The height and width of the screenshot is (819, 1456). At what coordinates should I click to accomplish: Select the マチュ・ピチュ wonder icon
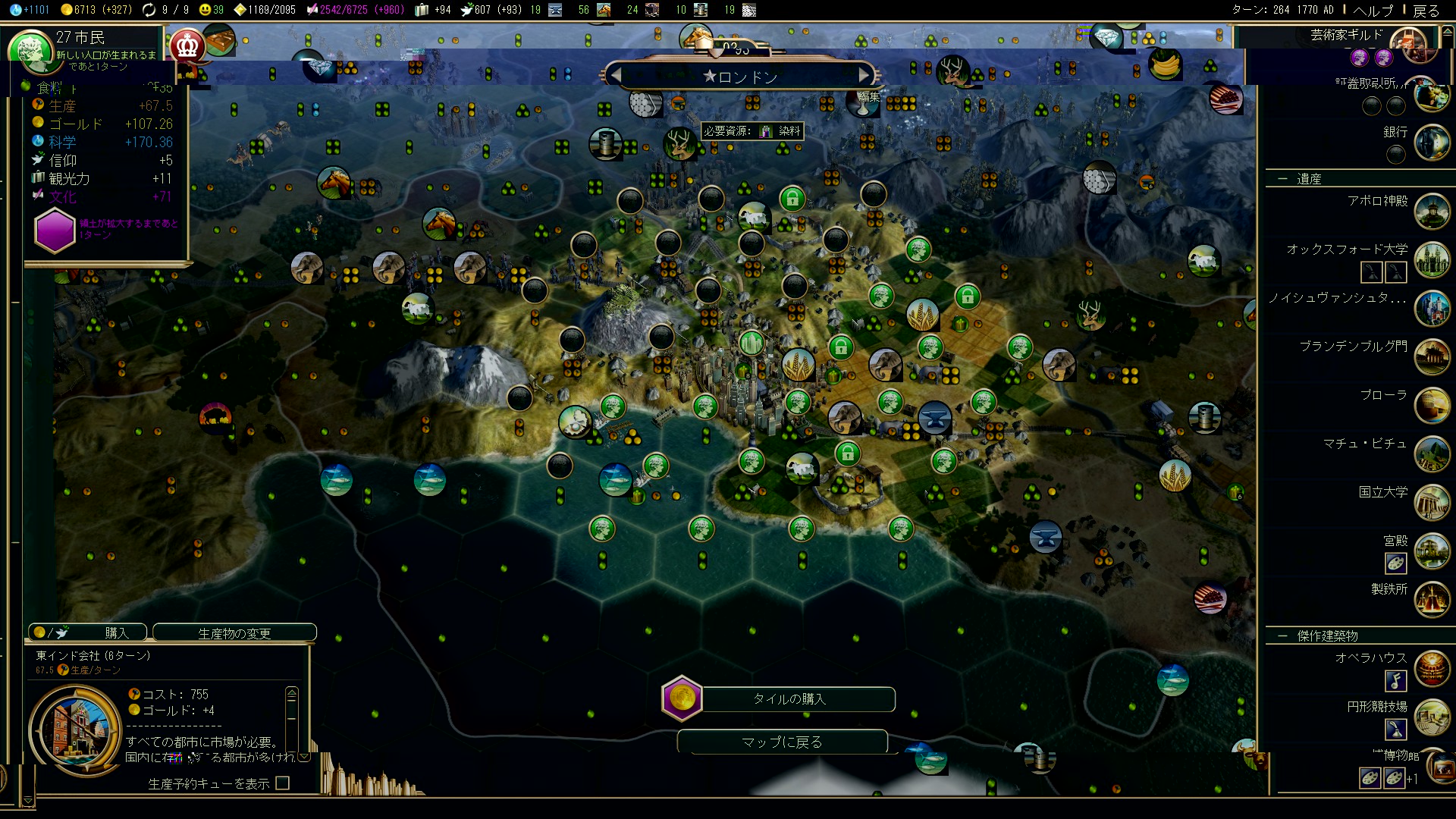[1432, 453]
